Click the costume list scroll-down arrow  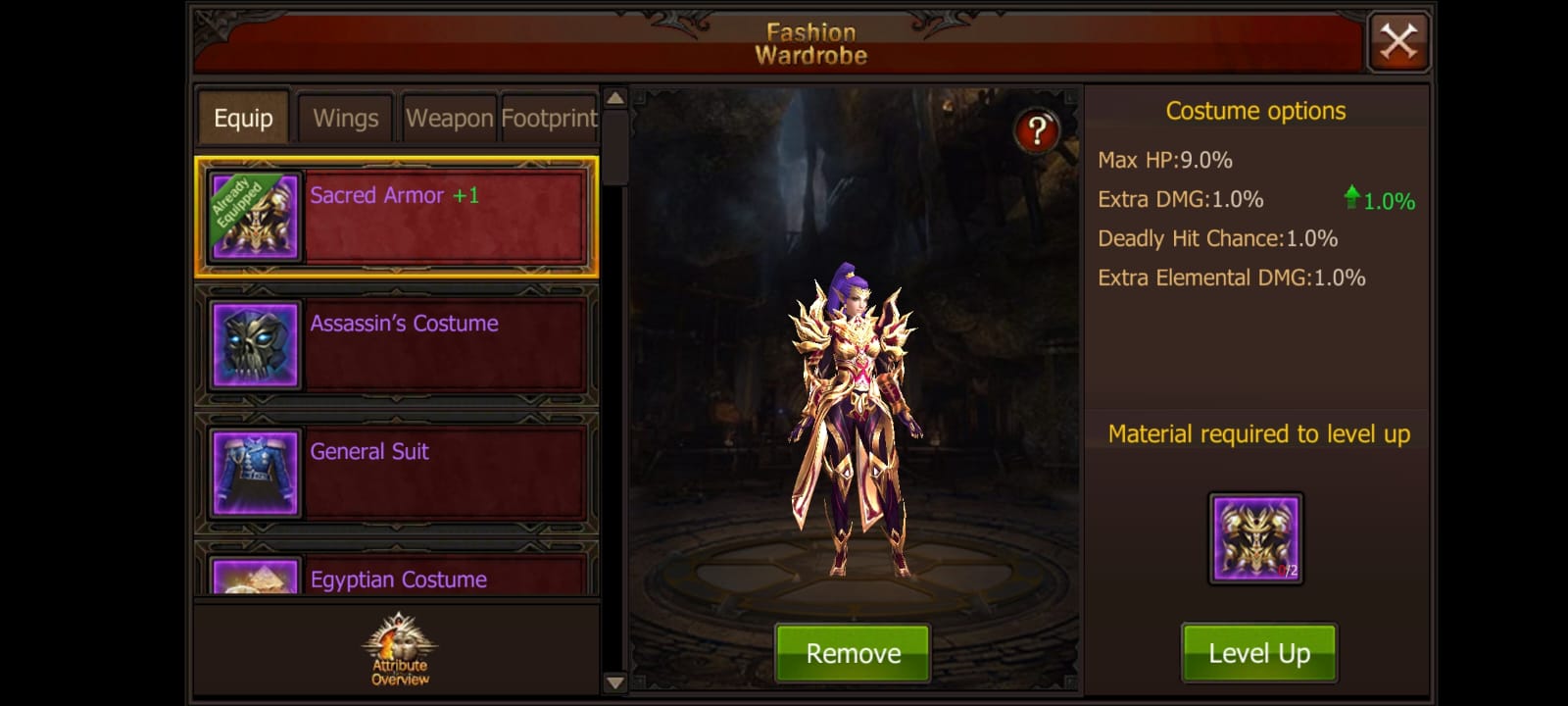(x=614, y=682)
